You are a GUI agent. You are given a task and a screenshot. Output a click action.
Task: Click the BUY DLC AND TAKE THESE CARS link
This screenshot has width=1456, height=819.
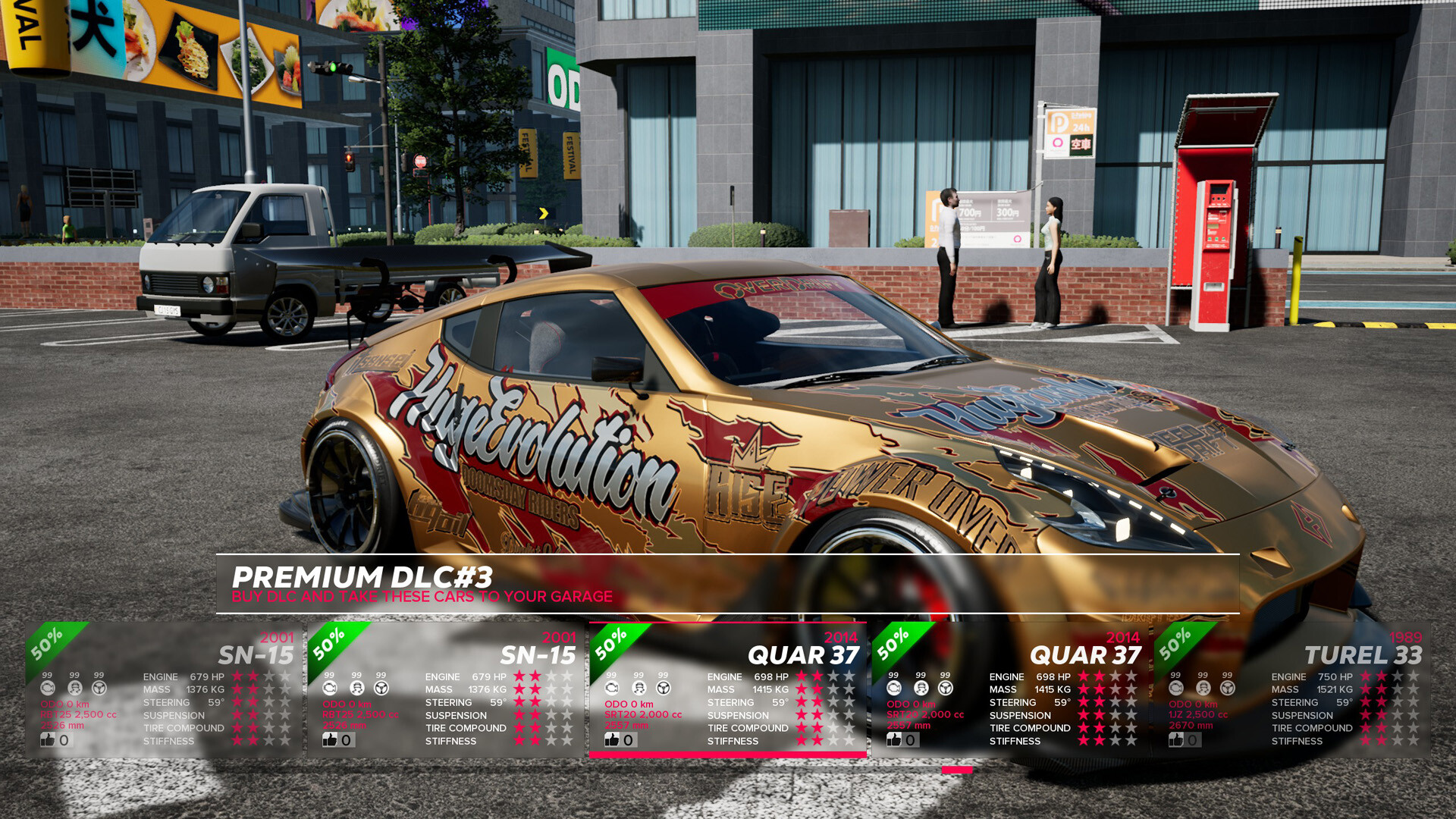point(422,597)
